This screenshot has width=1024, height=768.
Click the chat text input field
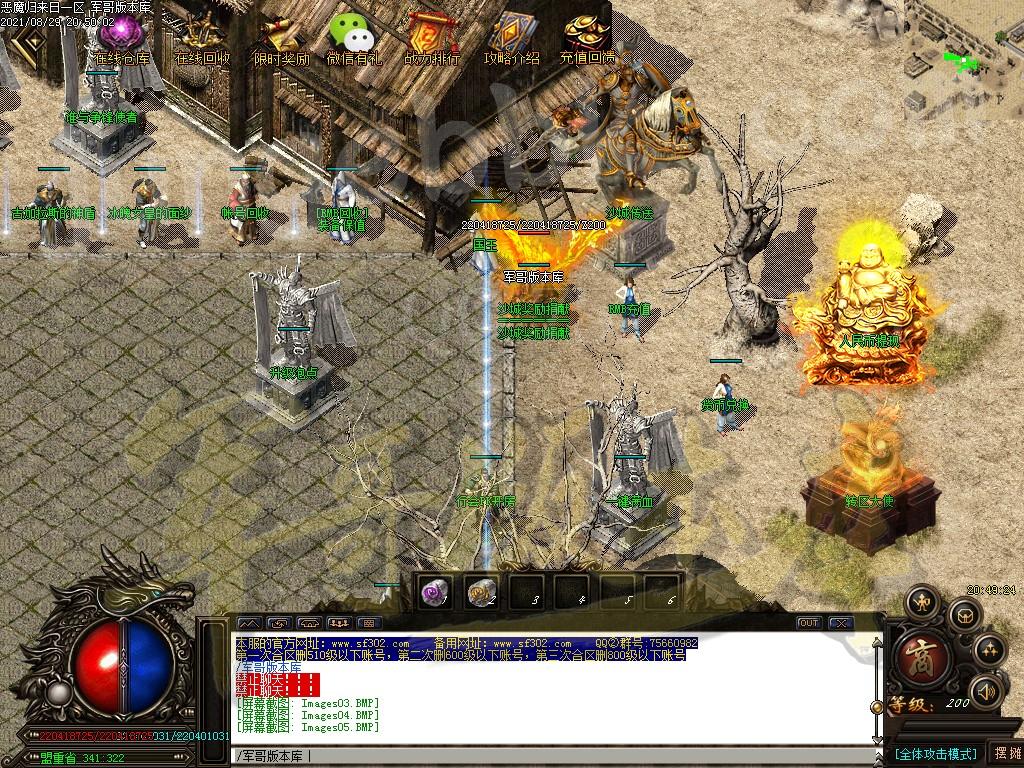(550, 755)
